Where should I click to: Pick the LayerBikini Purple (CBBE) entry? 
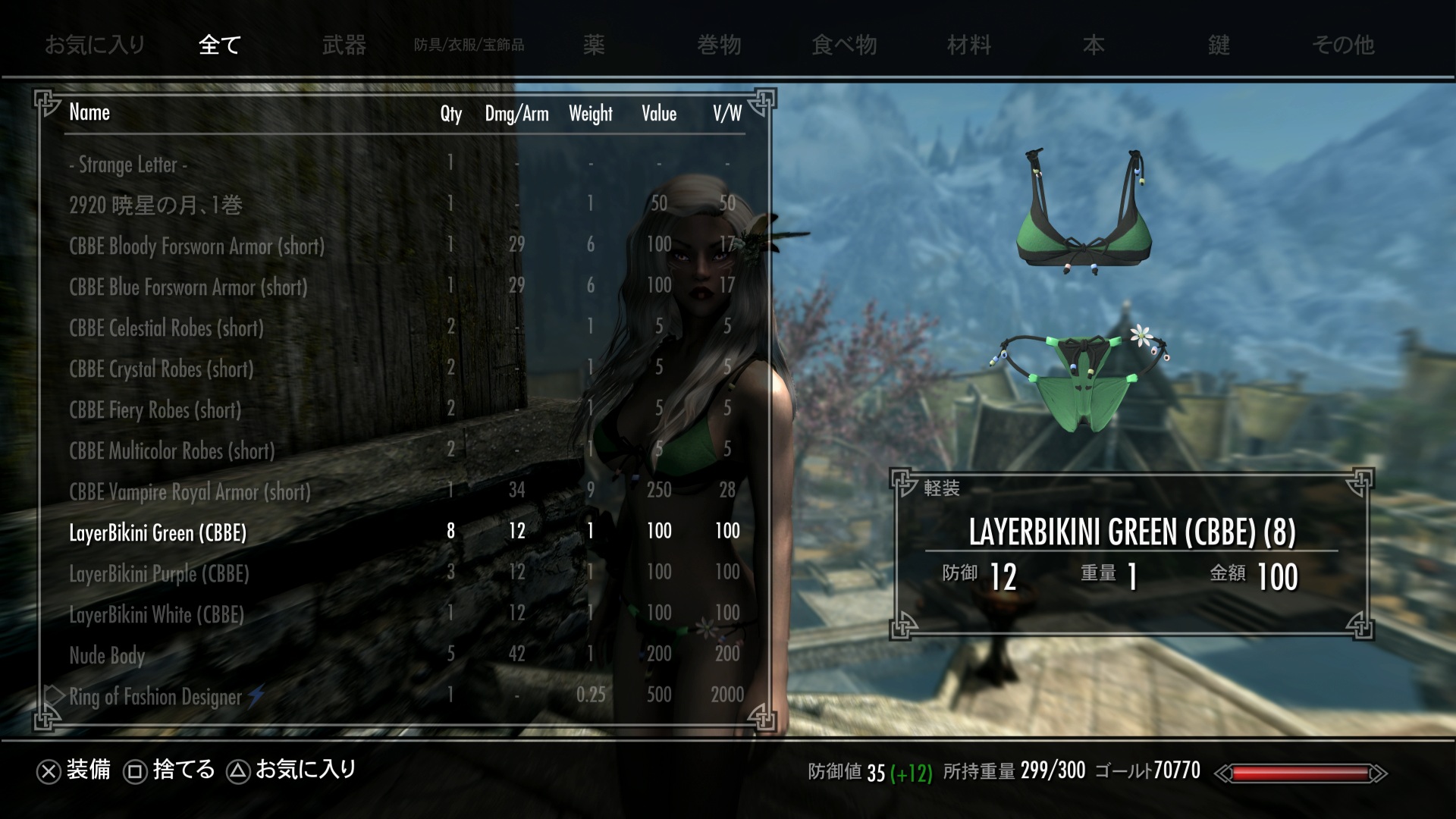[x=158, y=573]
